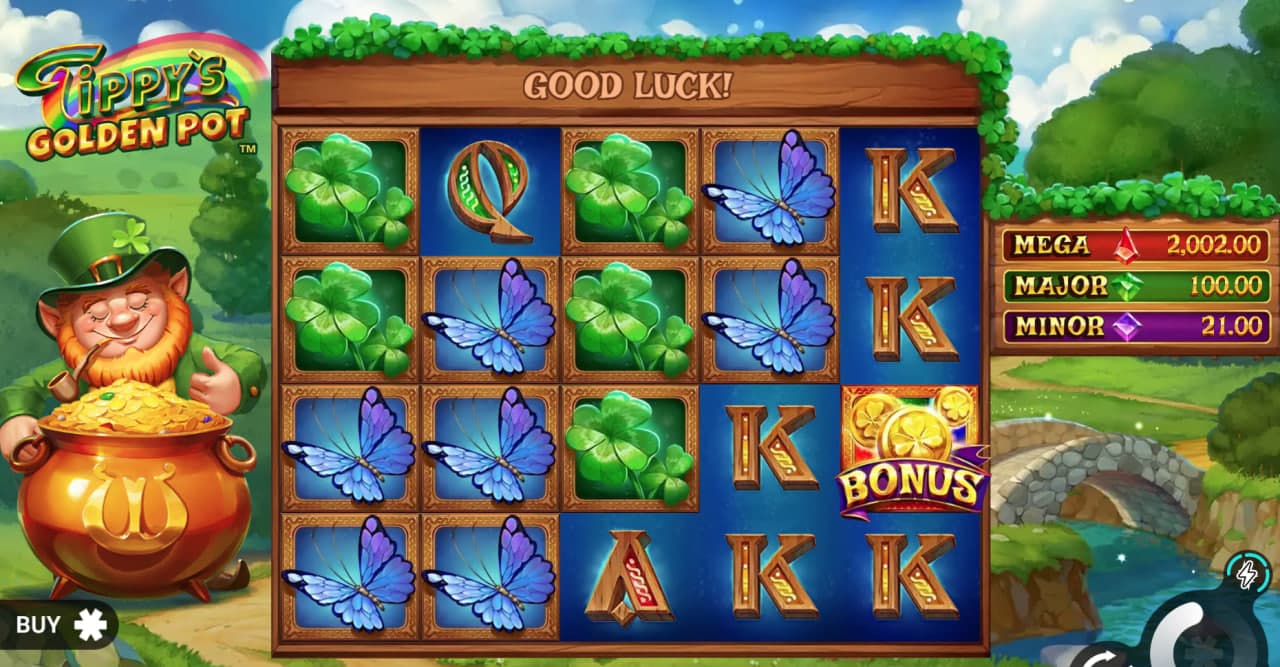Image resolution: width=1280 pixels, height=667 pixels.
Task: Open the BUY bonus feature menu
Action: 60,625
